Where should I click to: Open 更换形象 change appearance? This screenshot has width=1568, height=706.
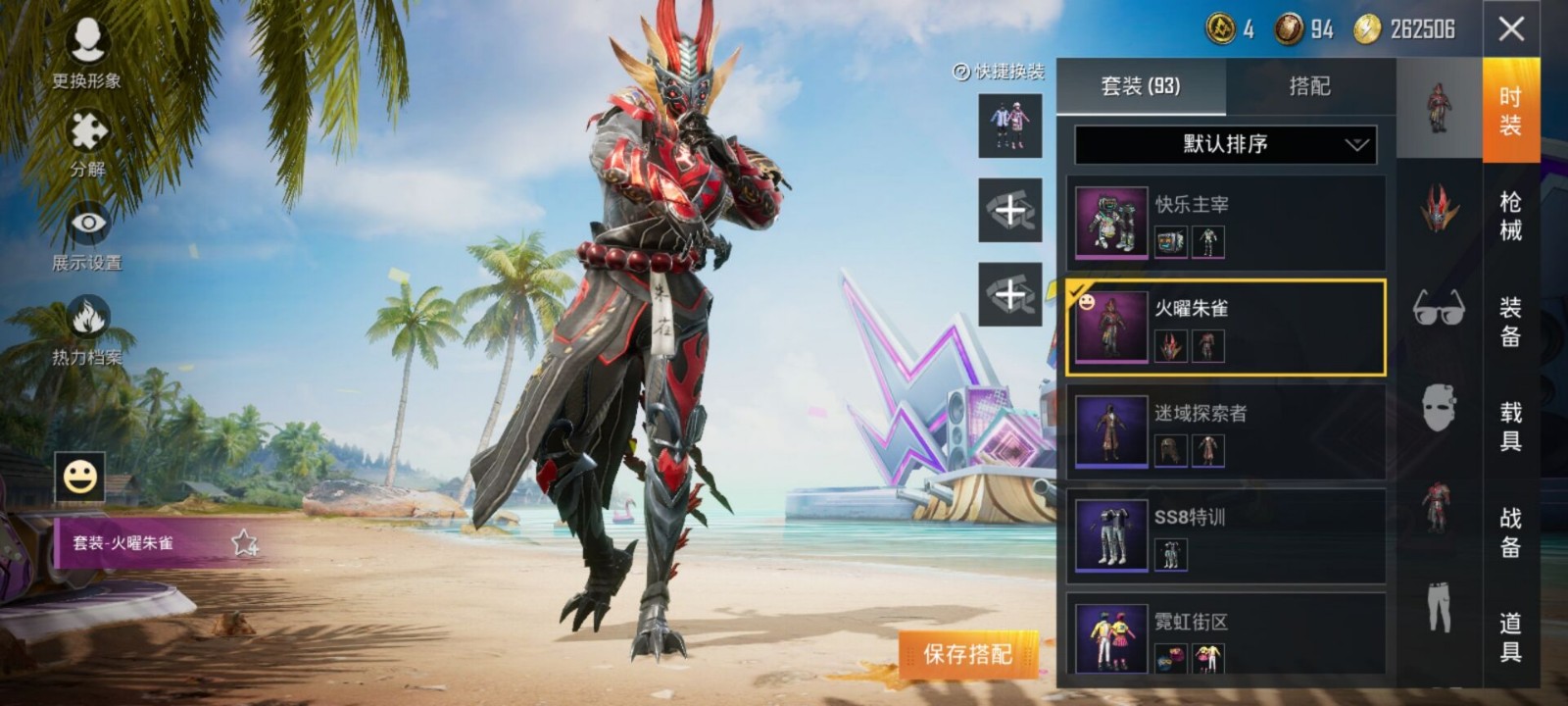[87, 53]
